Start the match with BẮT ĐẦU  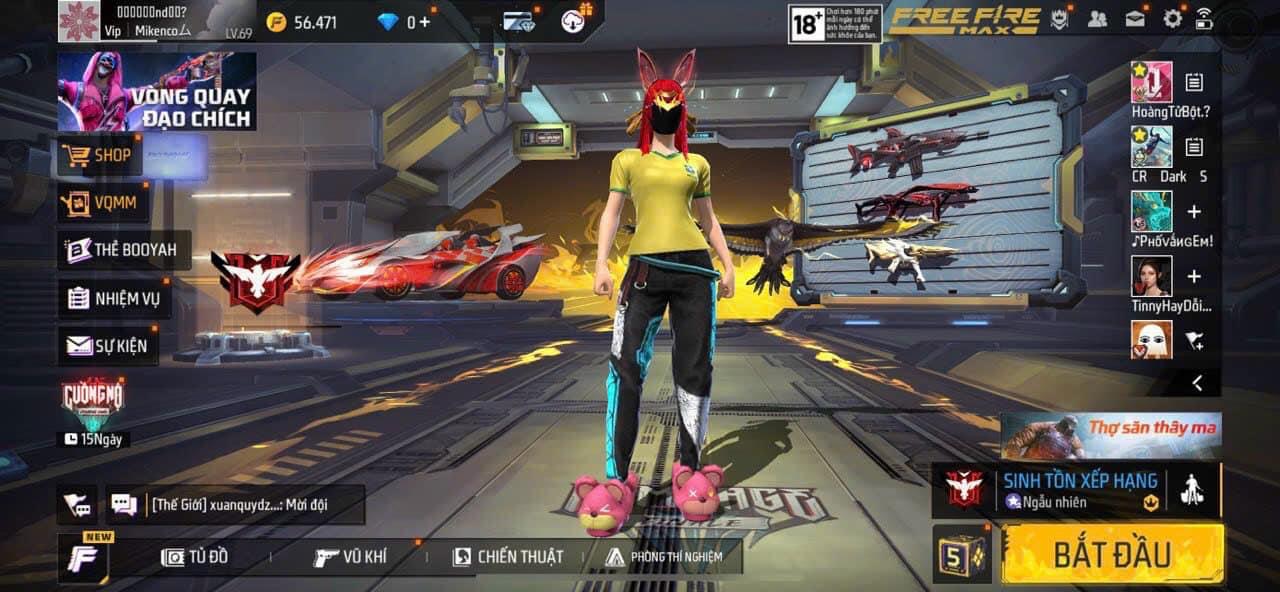point(1112,553)
